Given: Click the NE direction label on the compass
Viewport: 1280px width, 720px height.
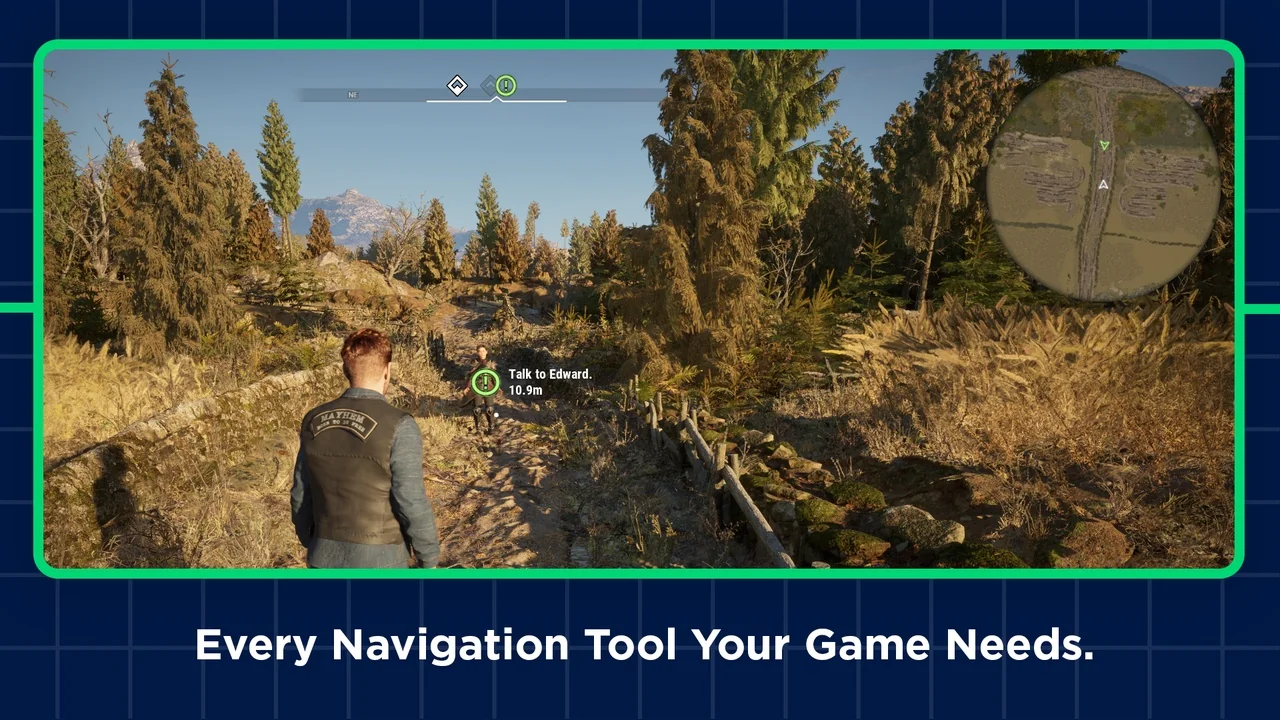Looking at the screenshot, I should 352,95.
